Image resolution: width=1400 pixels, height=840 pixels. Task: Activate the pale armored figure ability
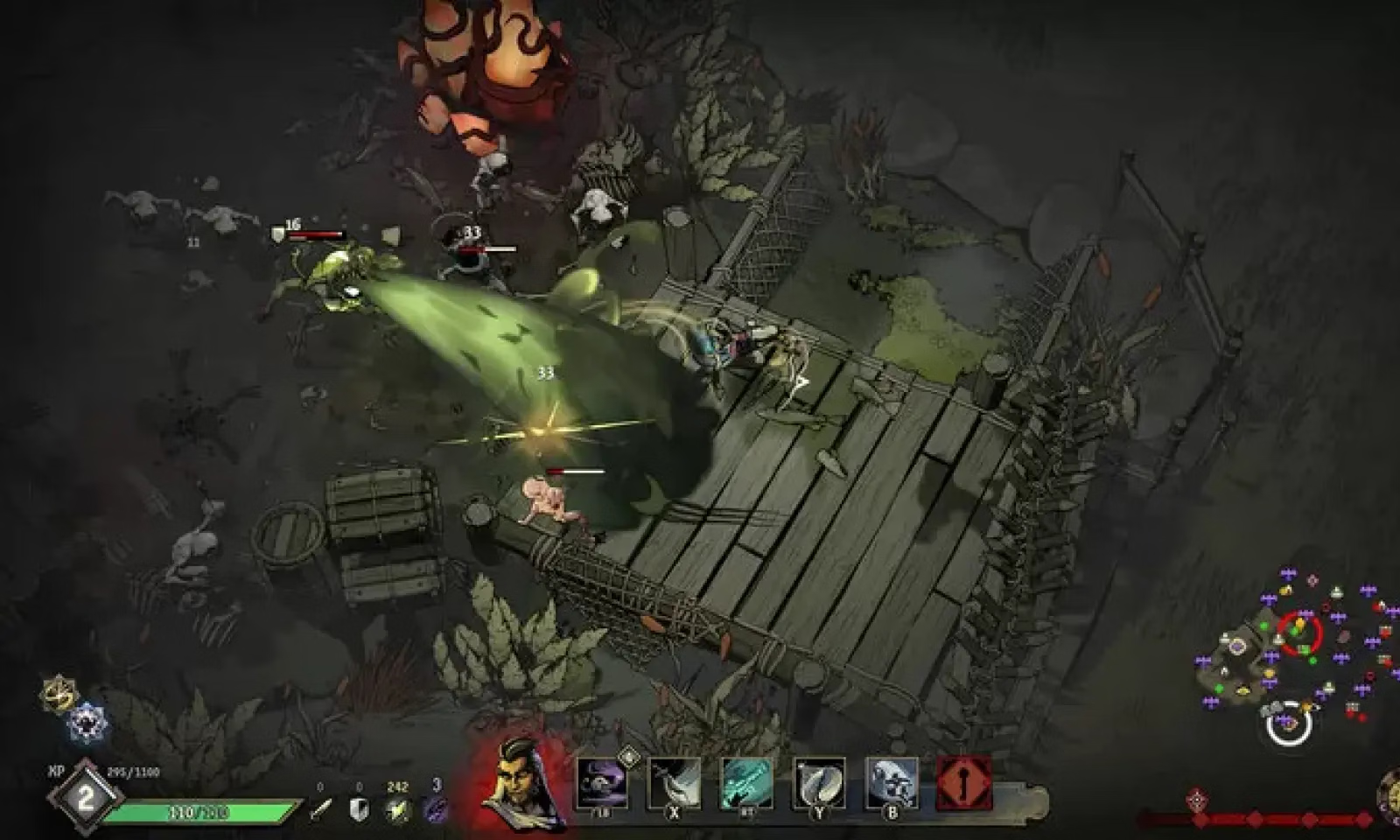pyautogui.click(x=892, y=781)
